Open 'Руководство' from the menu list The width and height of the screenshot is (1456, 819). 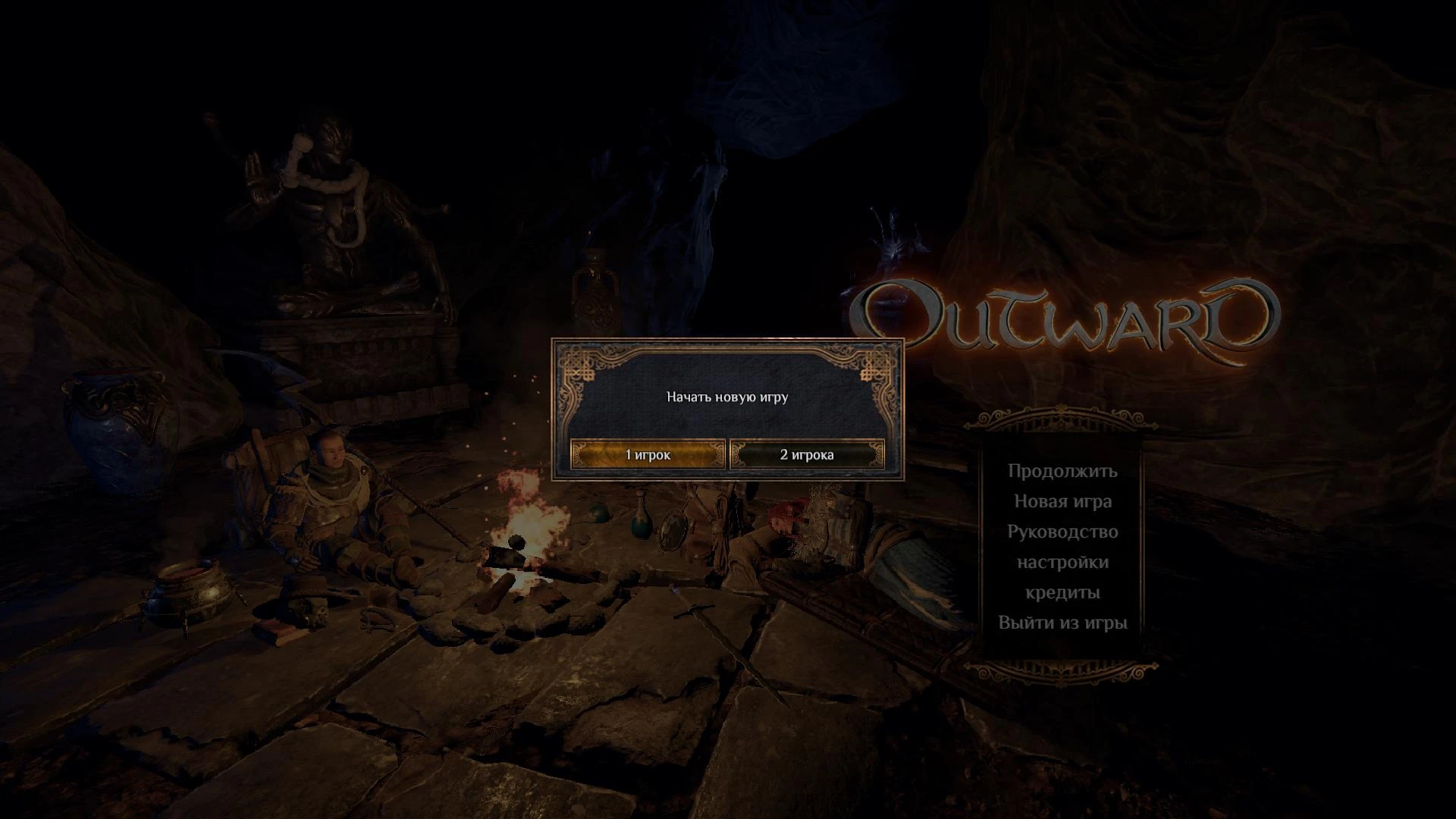(1062, 532)
